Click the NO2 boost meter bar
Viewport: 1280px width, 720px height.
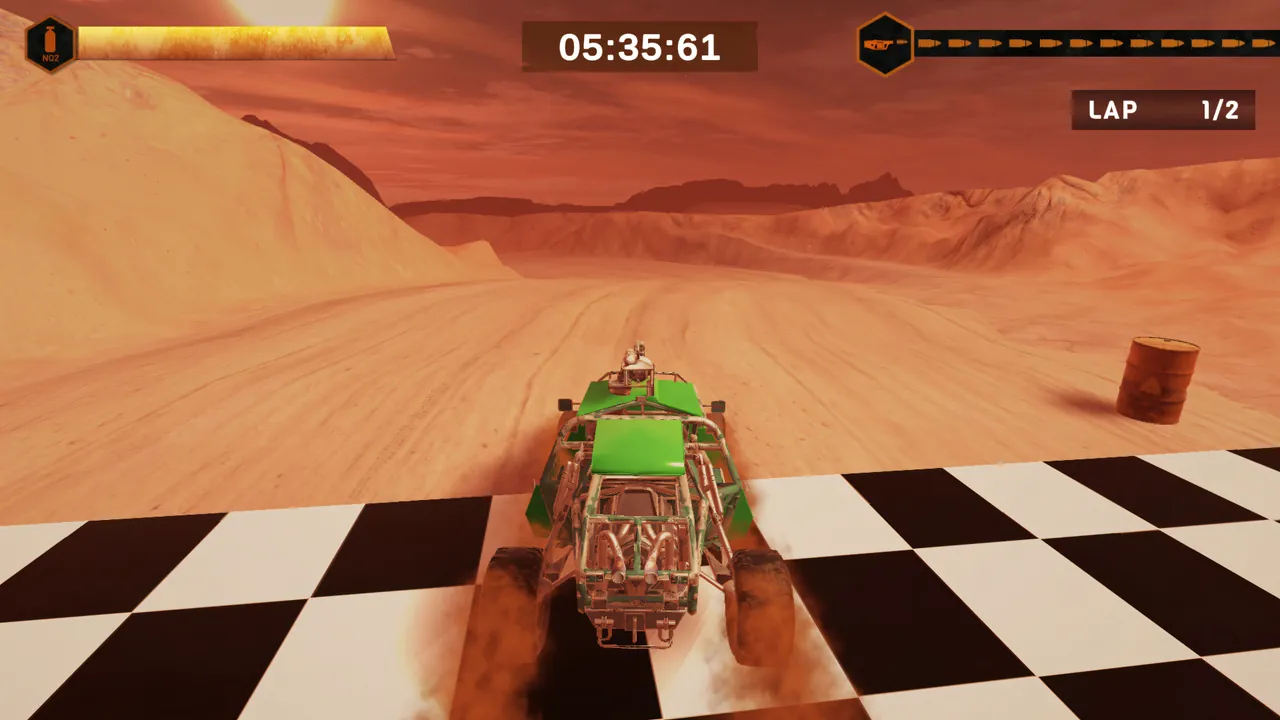[x=235, y=42]
